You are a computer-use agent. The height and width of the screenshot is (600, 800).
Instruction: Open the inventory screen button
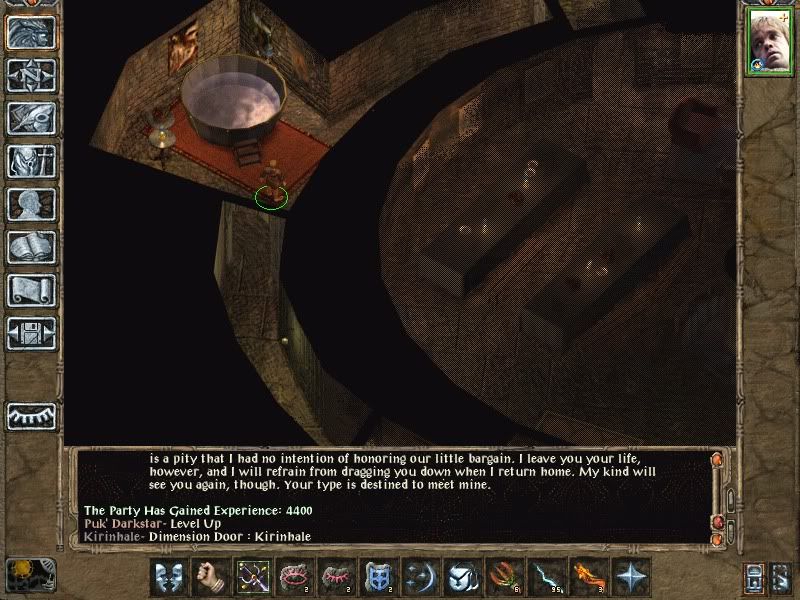(31, 161)
